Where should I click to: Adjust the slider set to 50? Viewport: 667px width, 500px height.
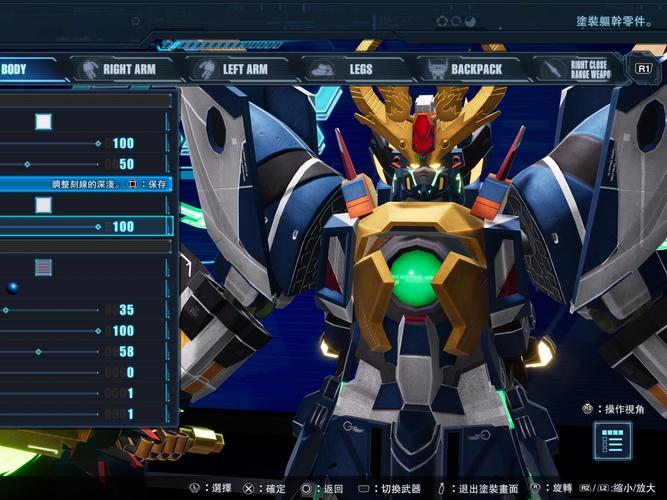[x=27, y=164]
